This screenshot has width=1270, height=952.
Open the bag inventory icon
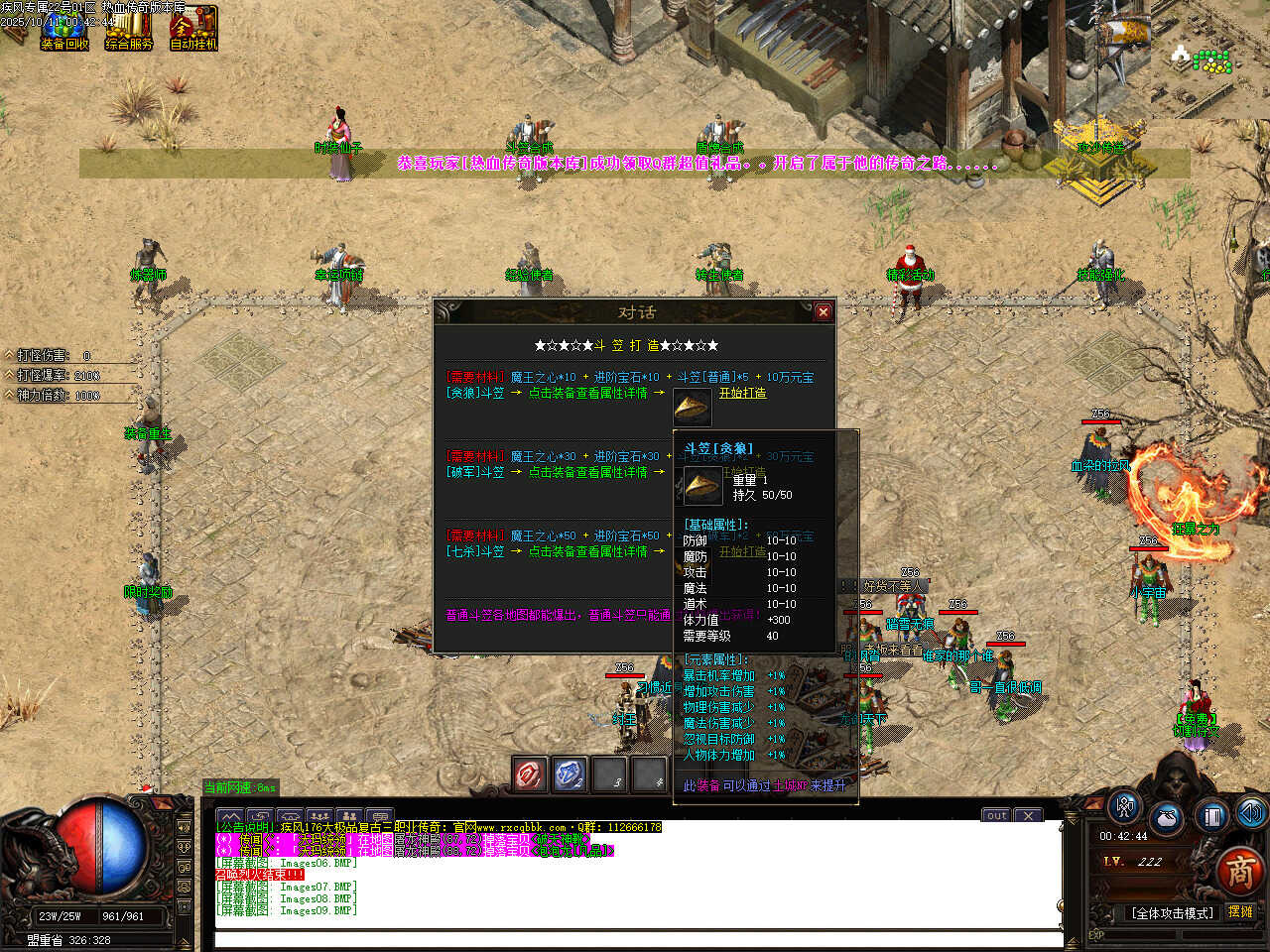pyautogui.click(x=1167, y=820)
